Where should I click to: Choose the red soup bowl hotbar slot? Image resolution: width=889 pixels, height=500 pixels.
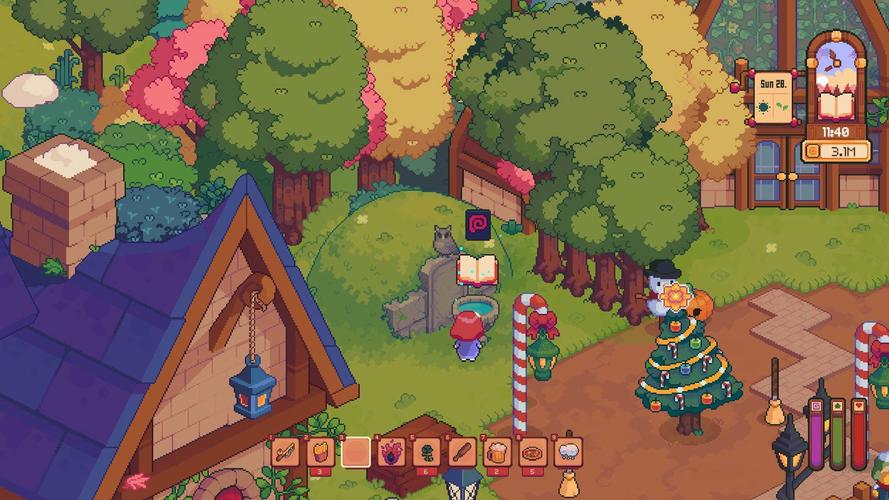coord(531,452)
